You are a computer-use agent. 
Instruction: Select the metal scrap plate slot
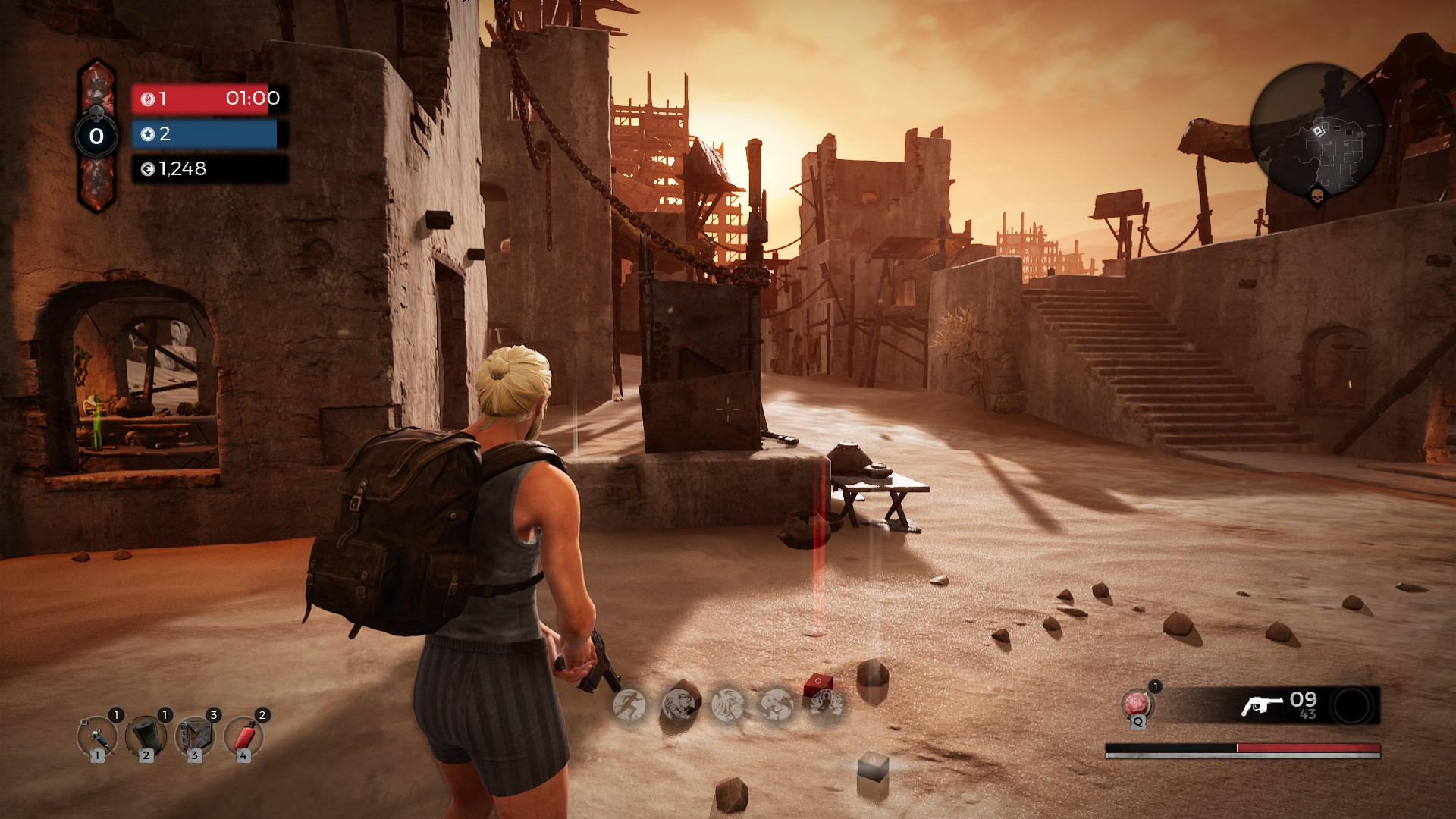point(194,736)
